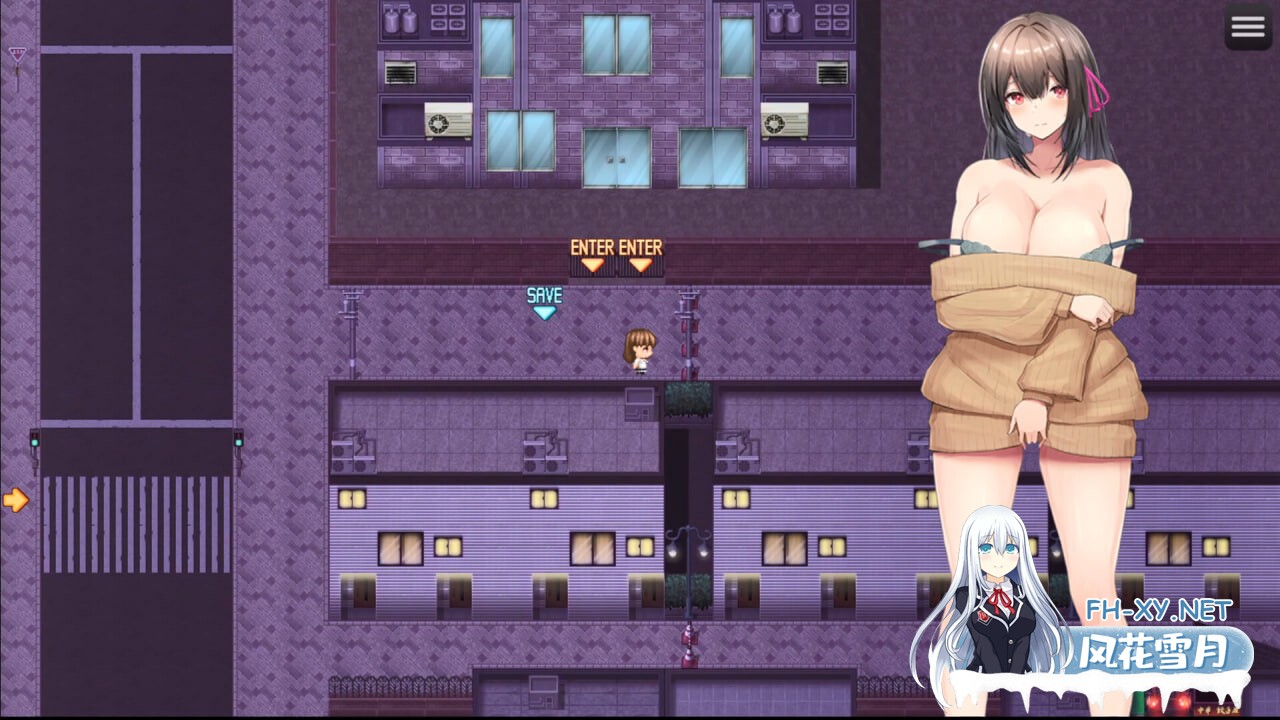The width and height of the screenshot is (1280, 720).
Task: Open the hamburger menu in top-right corner
Action: point(1247,26)
